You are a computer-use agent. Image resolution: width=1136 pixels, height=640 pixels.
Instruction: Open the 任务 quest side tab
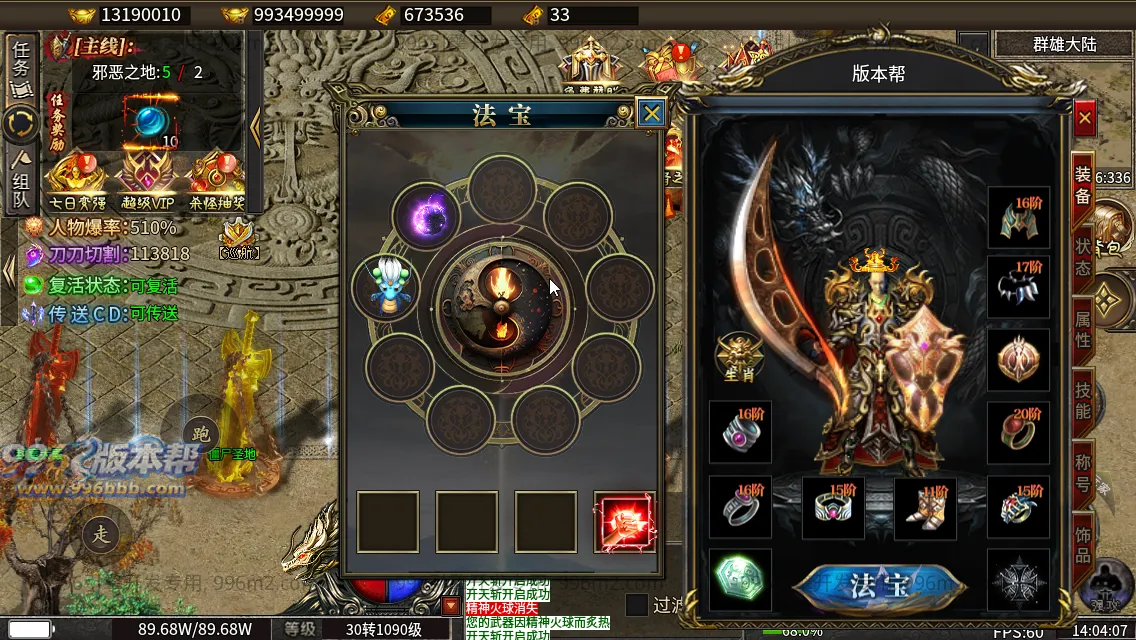22,67
